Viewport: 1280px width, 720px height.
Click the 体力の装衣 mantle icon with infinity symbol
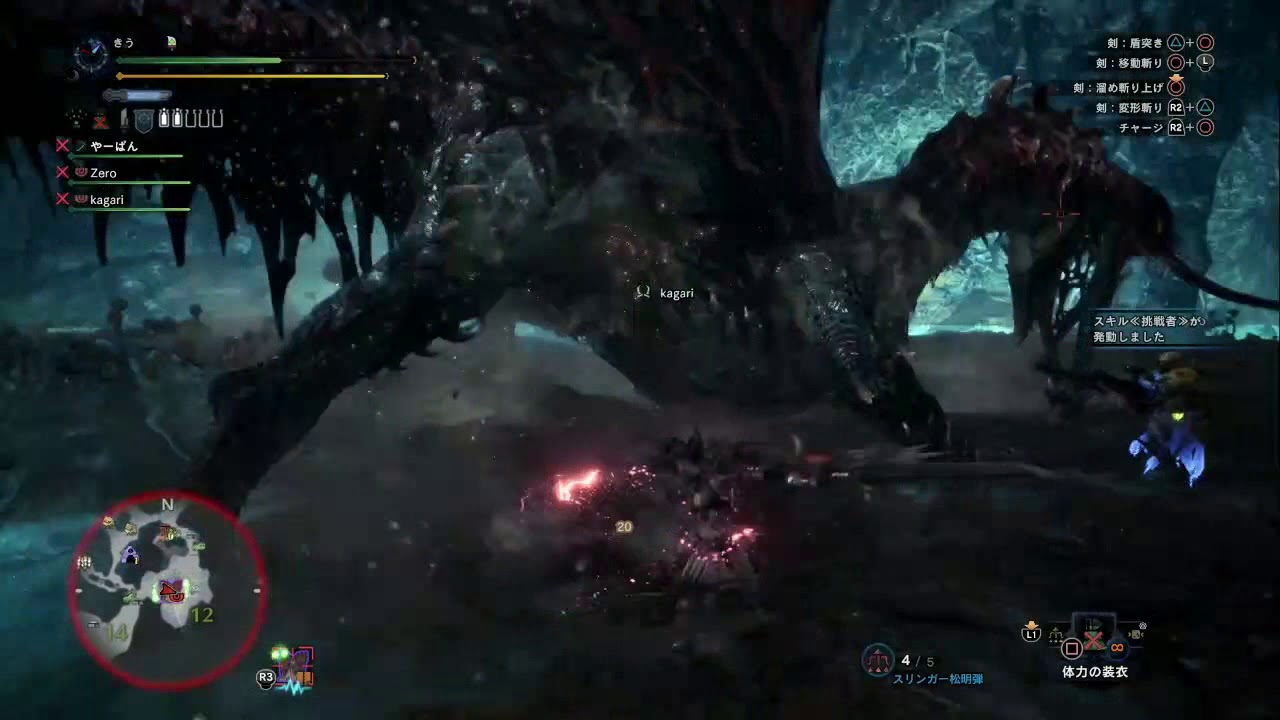tap(1117, 648)
